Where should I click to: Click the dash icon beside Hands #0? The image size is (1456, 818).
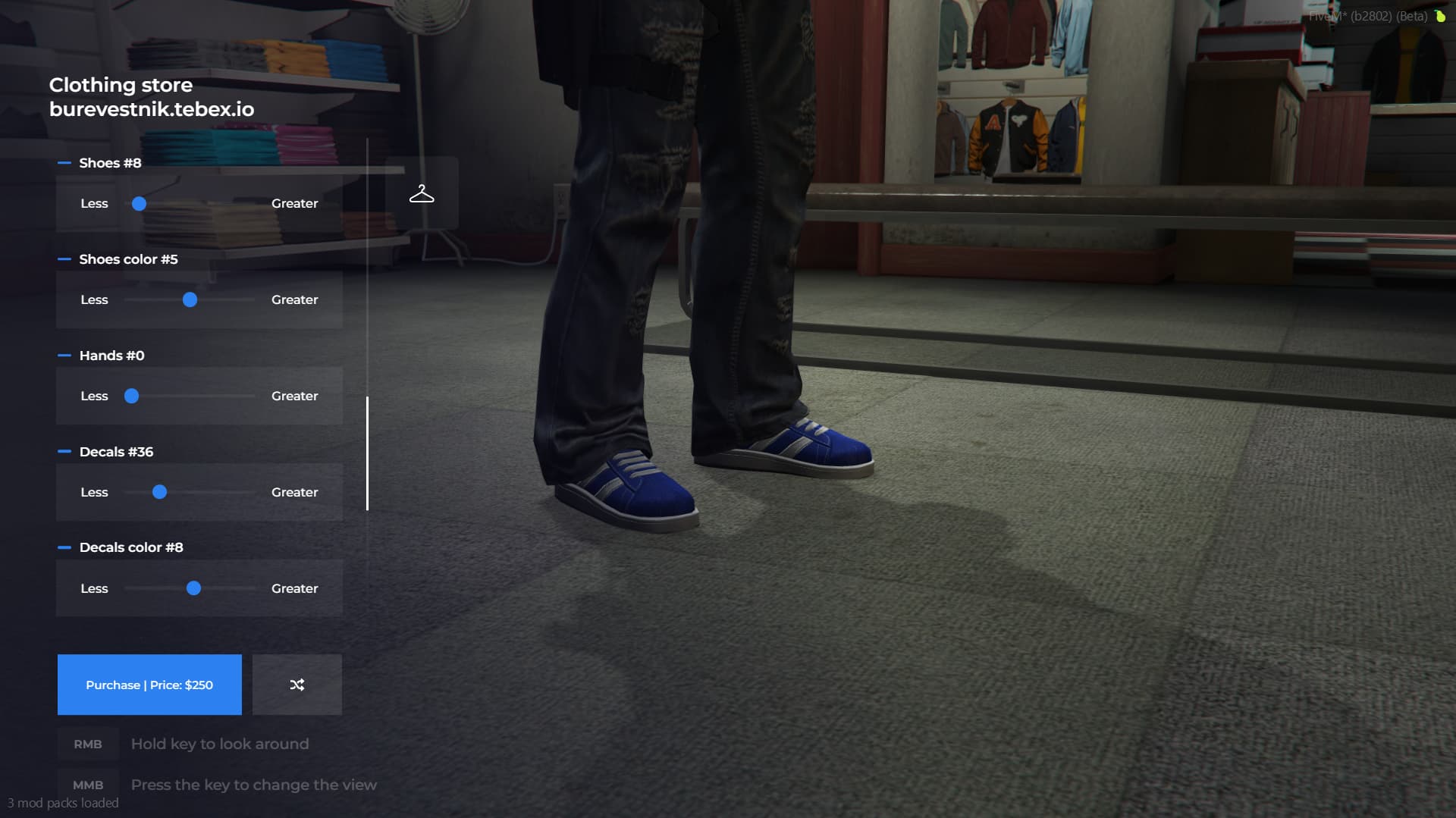click(x=64, y=355)
